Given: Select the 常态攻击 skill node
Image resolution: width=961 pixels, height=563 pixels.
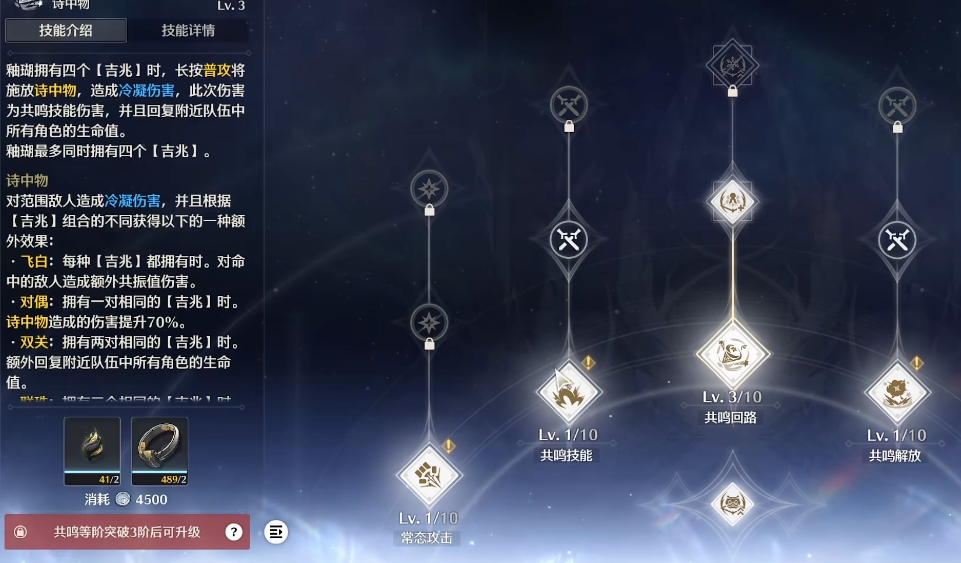Looking at the screenshot, I should 429,475.
